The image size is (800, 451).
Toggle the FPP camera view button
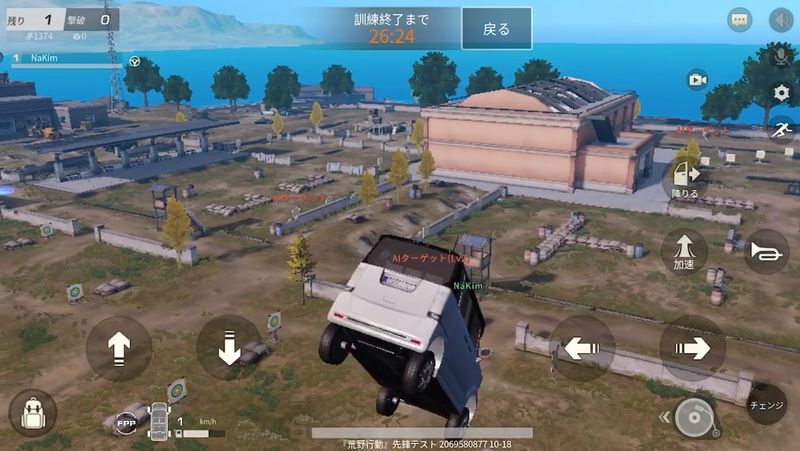(127, 421)
